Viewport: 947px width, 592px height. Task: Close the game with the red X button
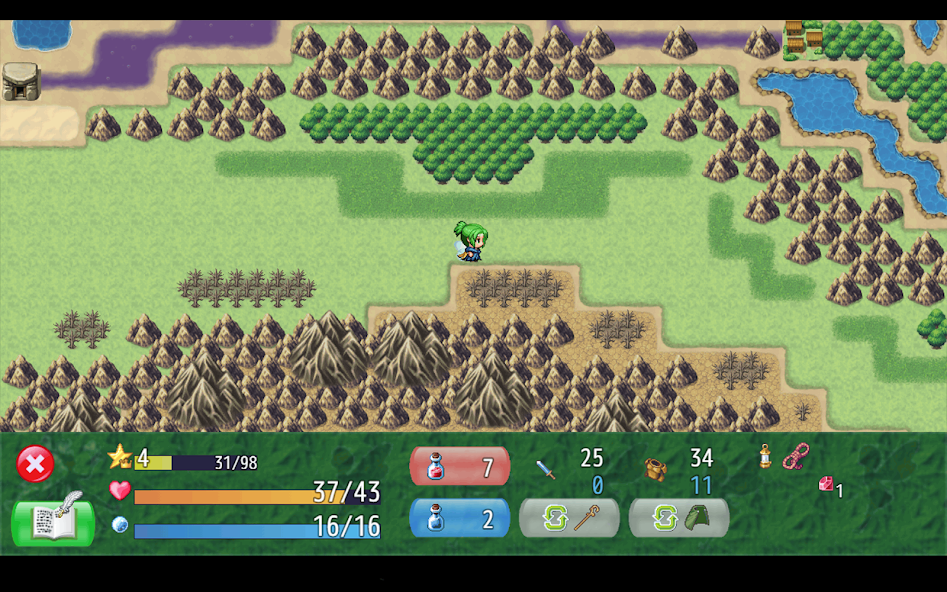point(34,464)
